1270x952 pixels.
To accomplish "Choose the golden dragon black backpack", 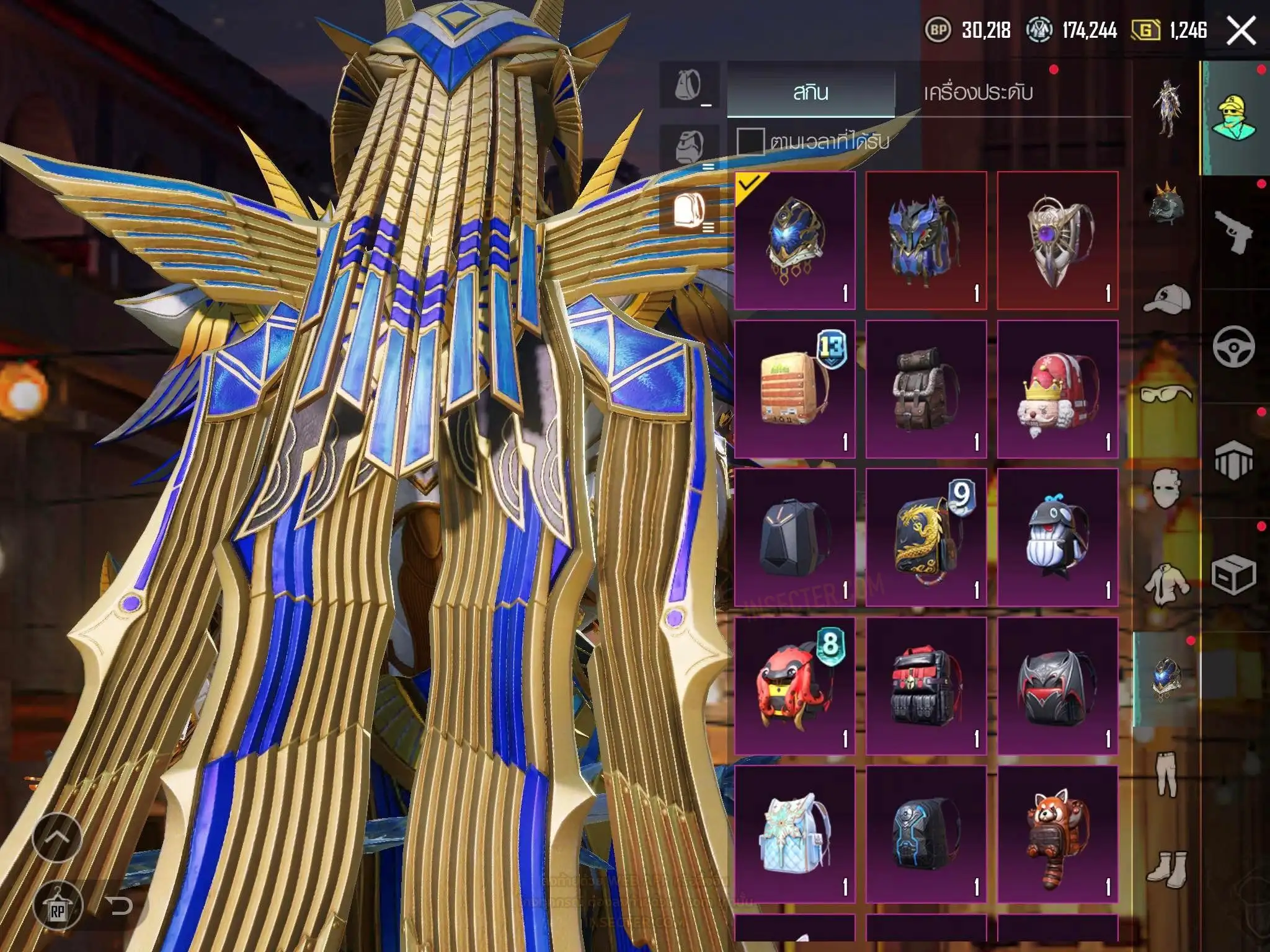I will 926,537.
